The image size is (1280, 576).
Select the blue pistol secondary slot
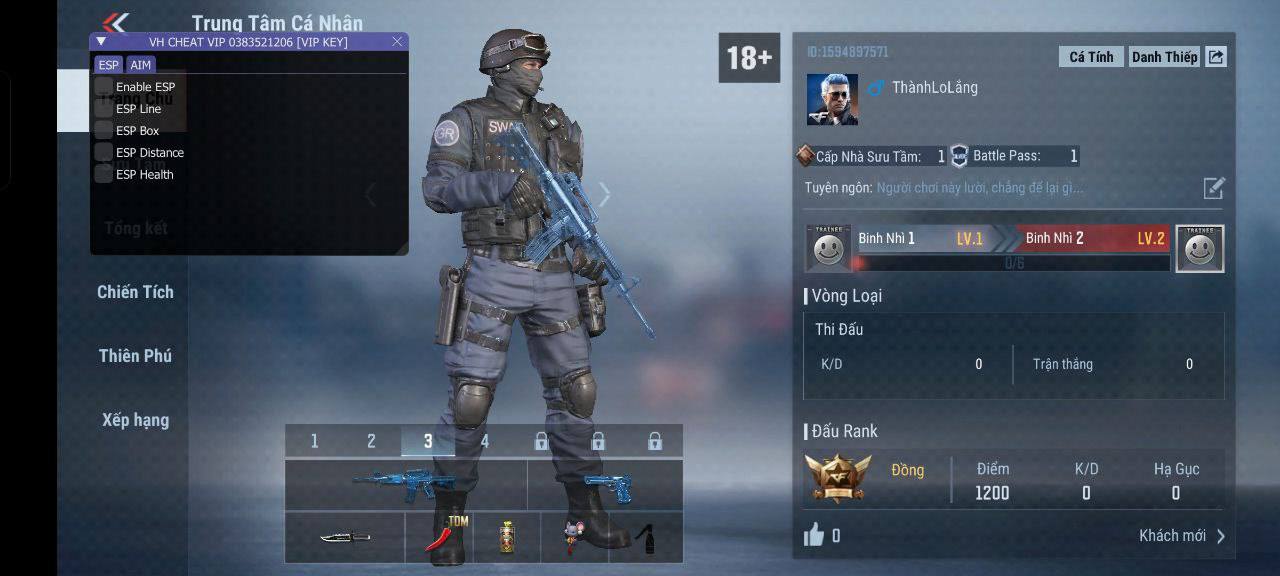(x=604, y=485)
